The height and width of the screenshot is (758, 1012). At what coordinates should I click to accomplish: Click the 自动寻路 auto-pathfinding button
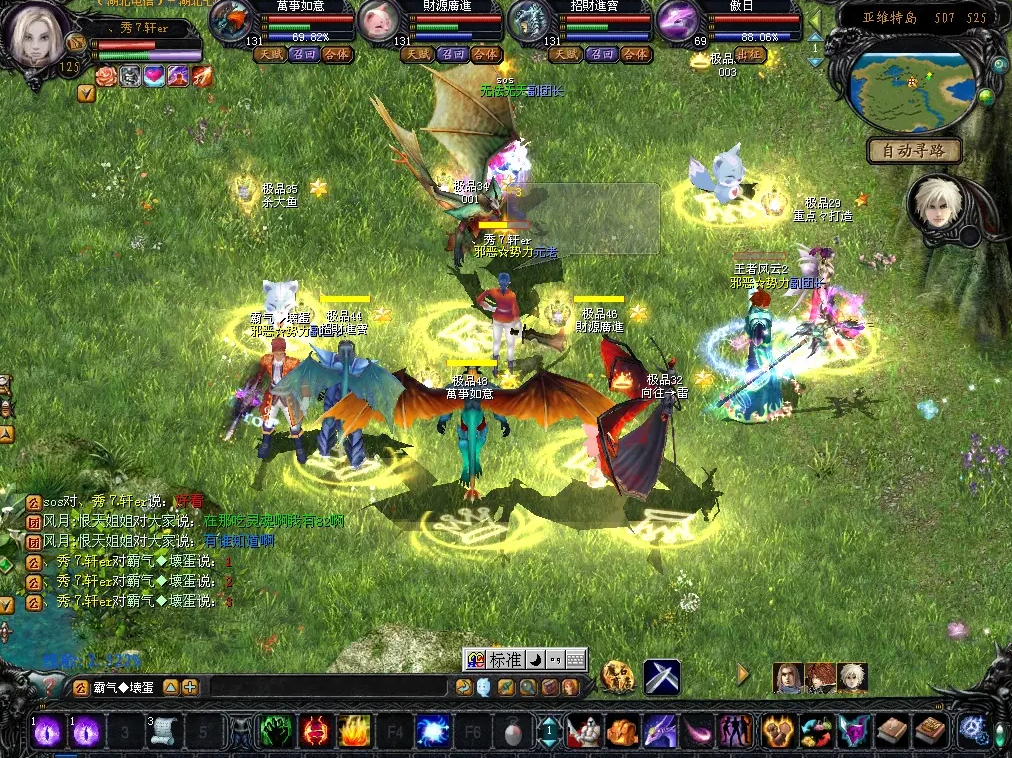point(914,152)
